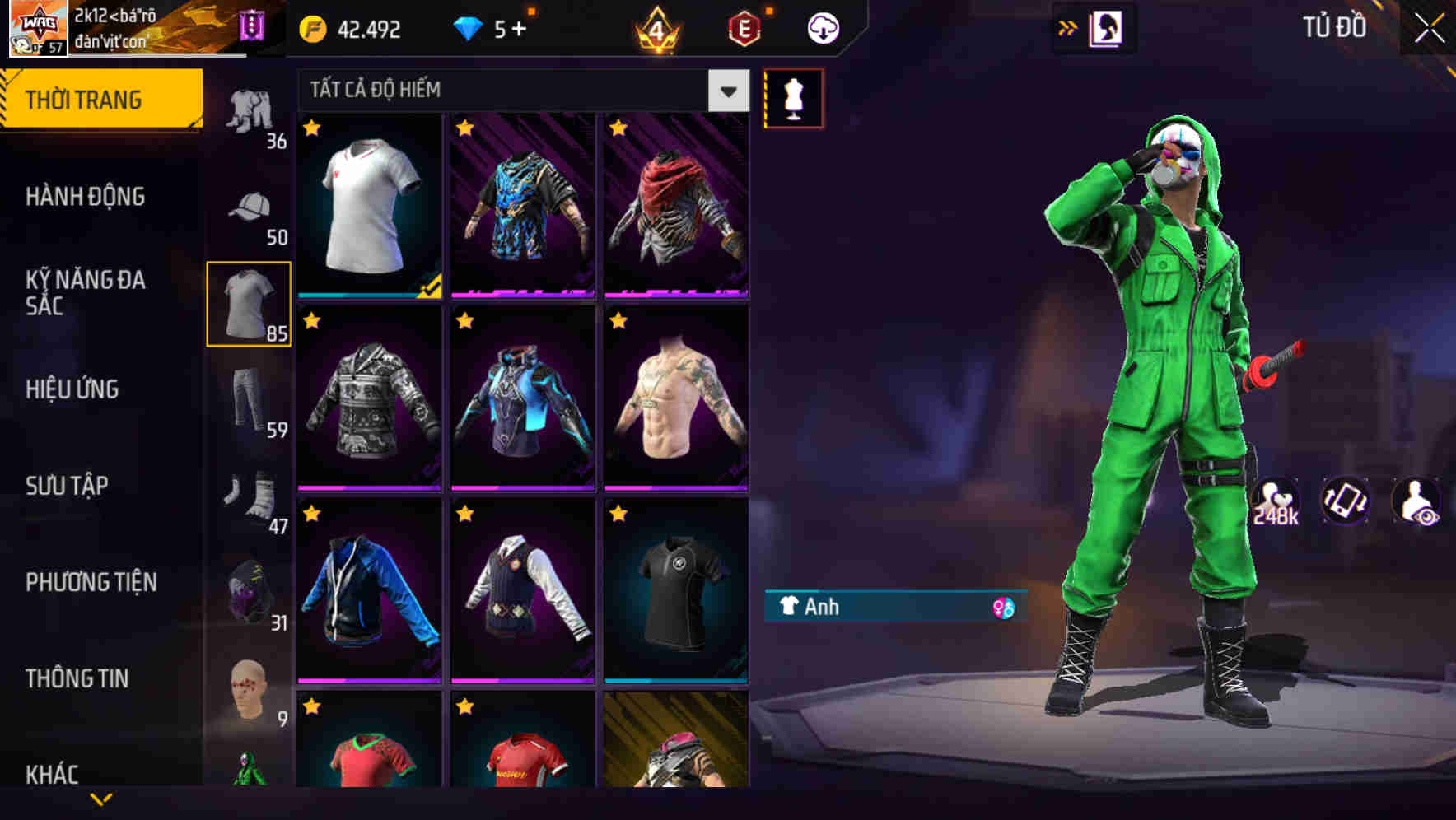
Task: Open the PHƯƠNG TIỆN category in sidebar
Action: coord(91,581)
